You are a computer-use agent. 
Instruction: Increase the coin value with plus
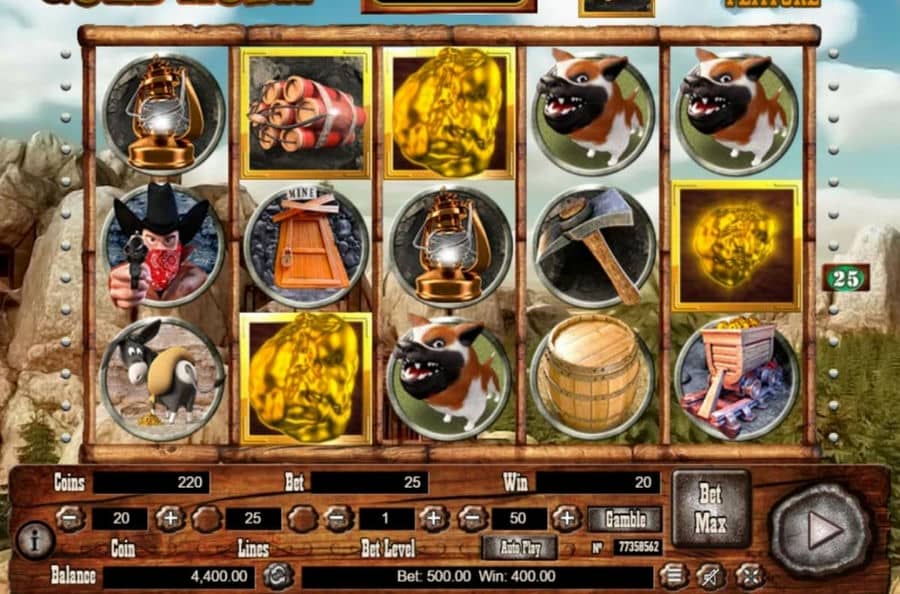point(169,518)
